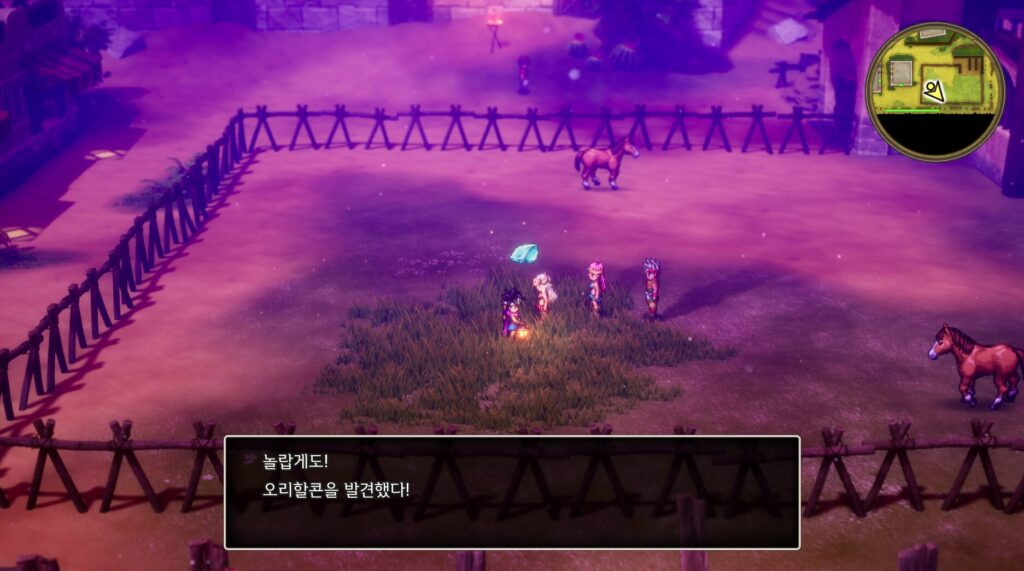Open the circular minimap
Viewport: 1024px width, 571px height.
tap(934, 91)
